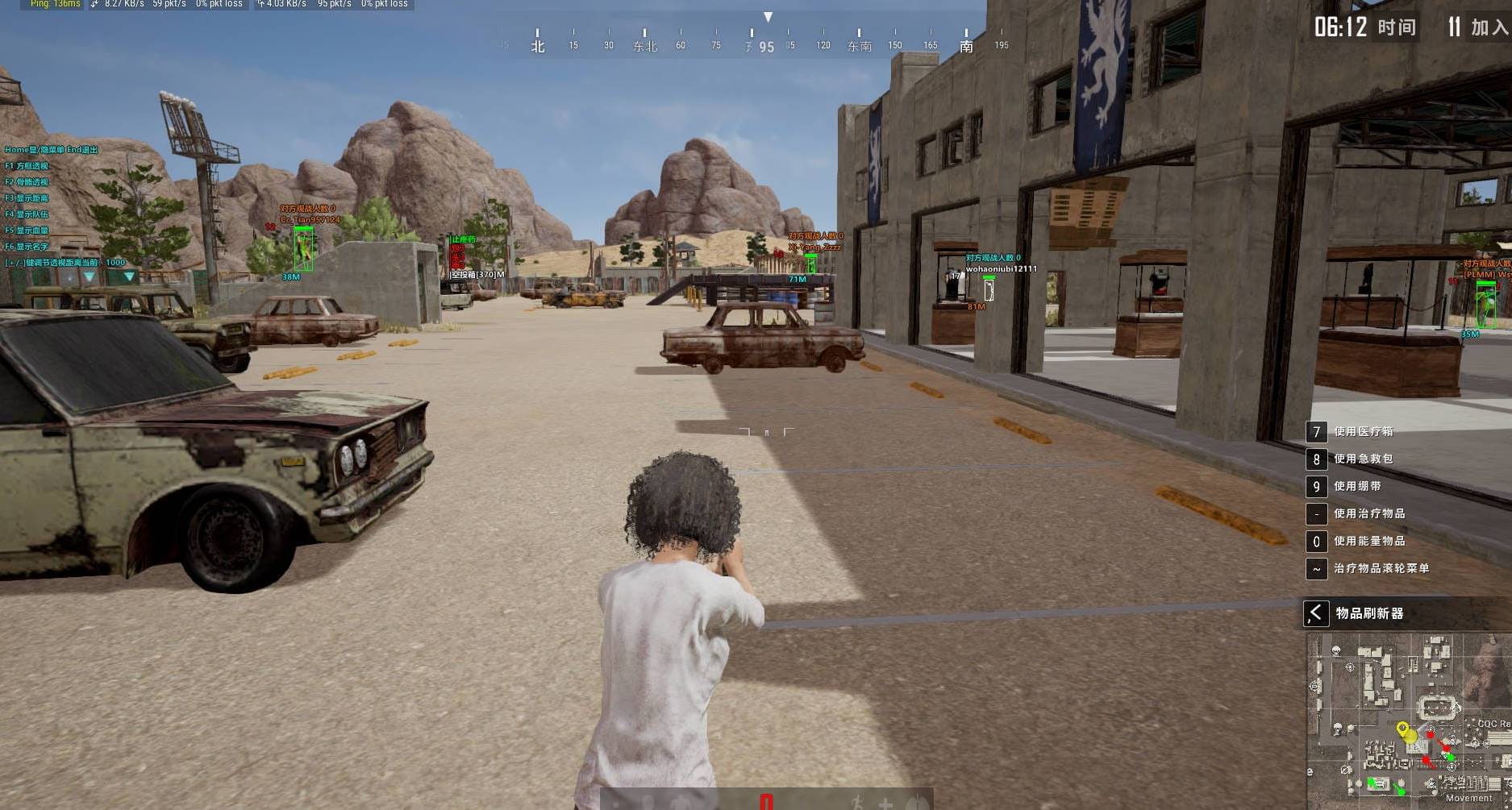The height and width of the screenshot is (810, 1512).
Task: Click the running-man movement icon on bottom bar
Action: point(857,800)
